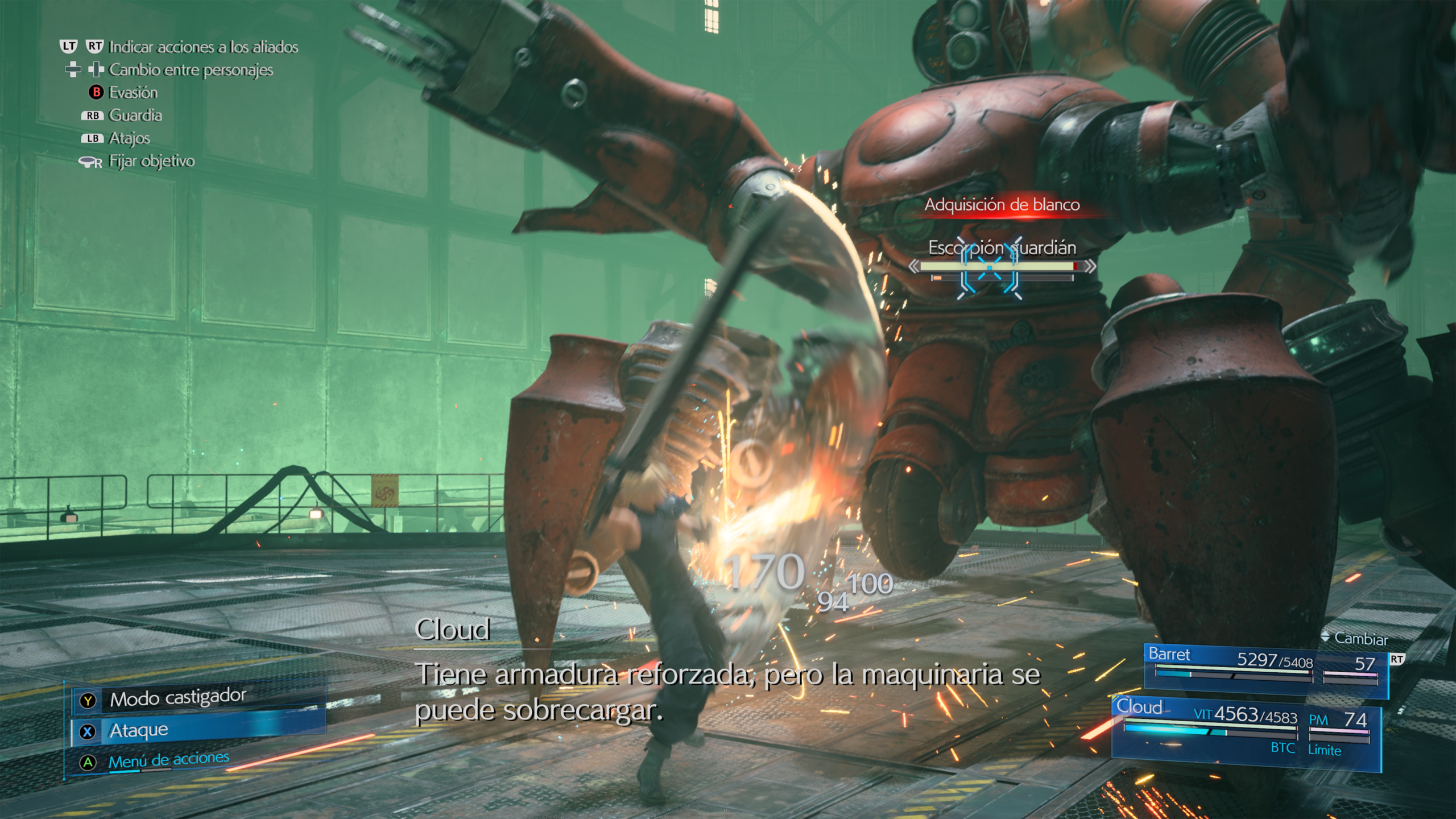Select the Ataque command
This screenshot has width=1456, height=819.
click(x=139, y=731)
